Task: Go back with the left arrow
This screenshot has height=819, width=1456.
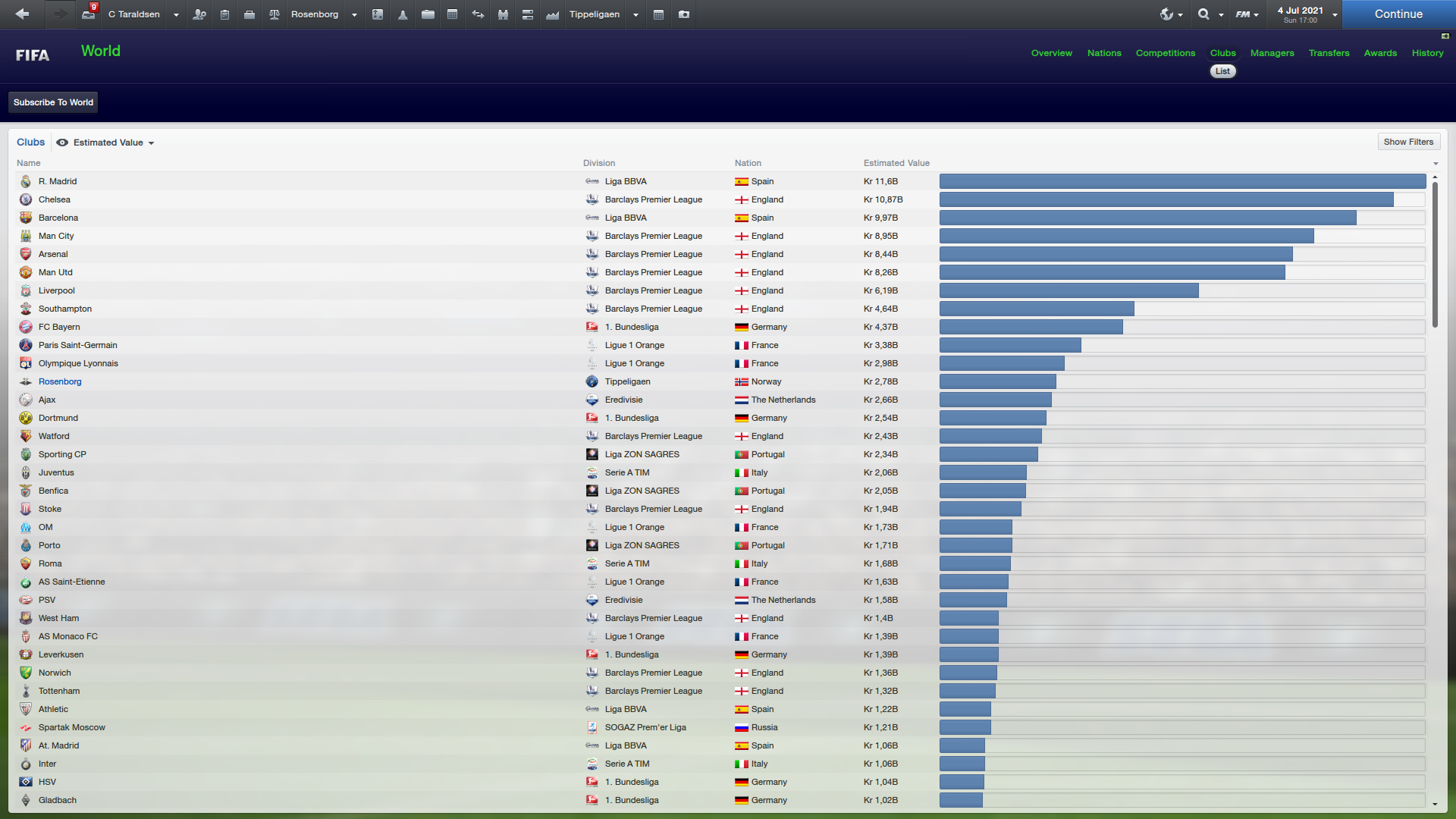Action: tap(22, 14)
